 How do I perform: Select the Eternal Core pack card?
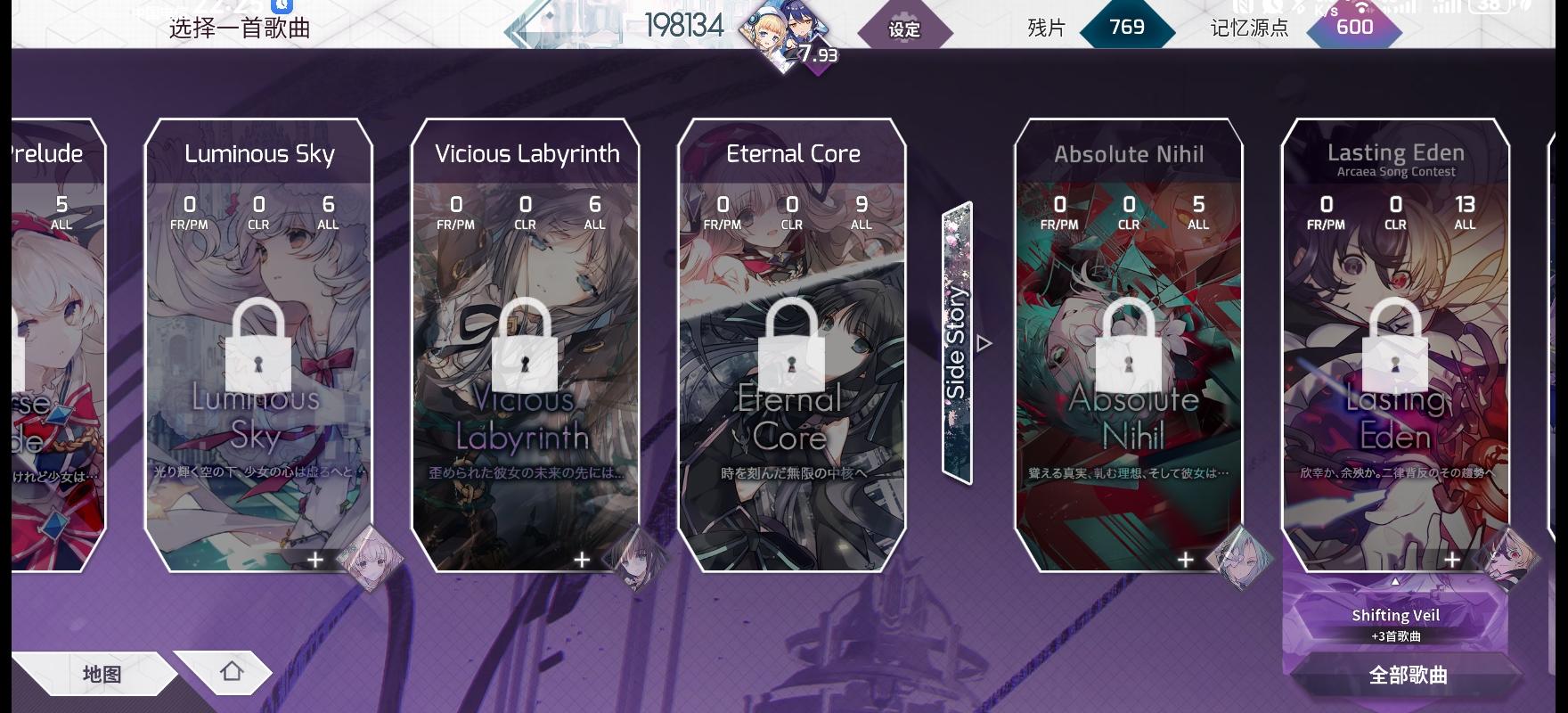791,267
